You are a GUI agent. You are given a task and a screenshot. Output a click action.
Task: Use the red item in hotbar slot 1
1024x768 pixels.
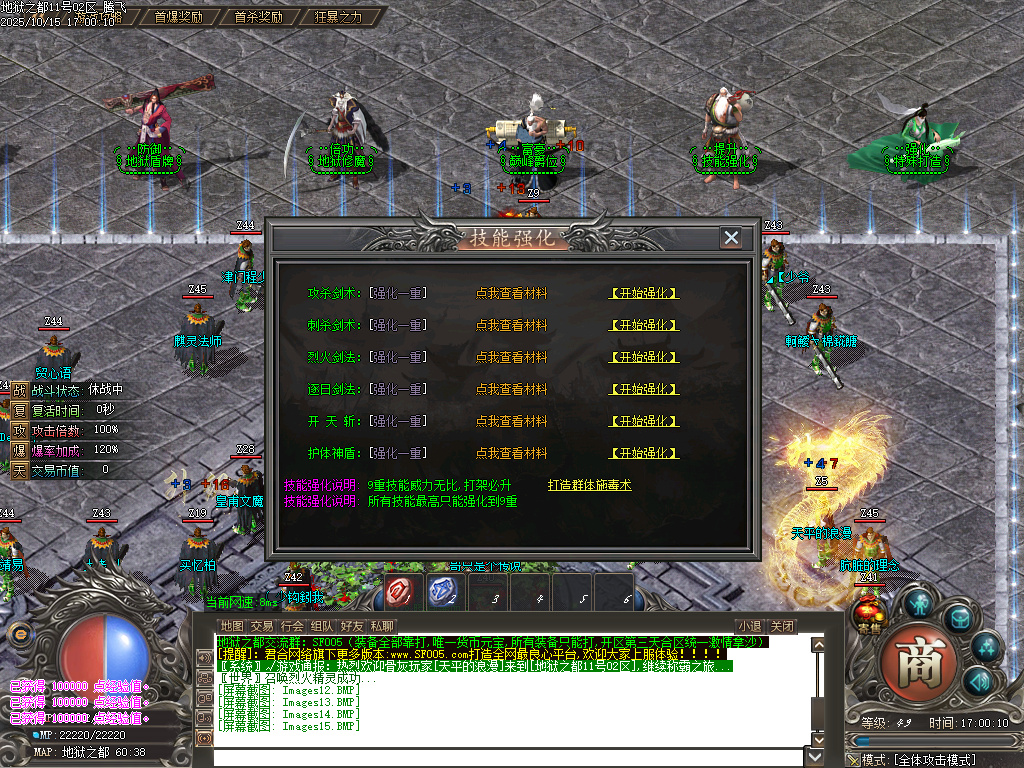tap(400, 592)
